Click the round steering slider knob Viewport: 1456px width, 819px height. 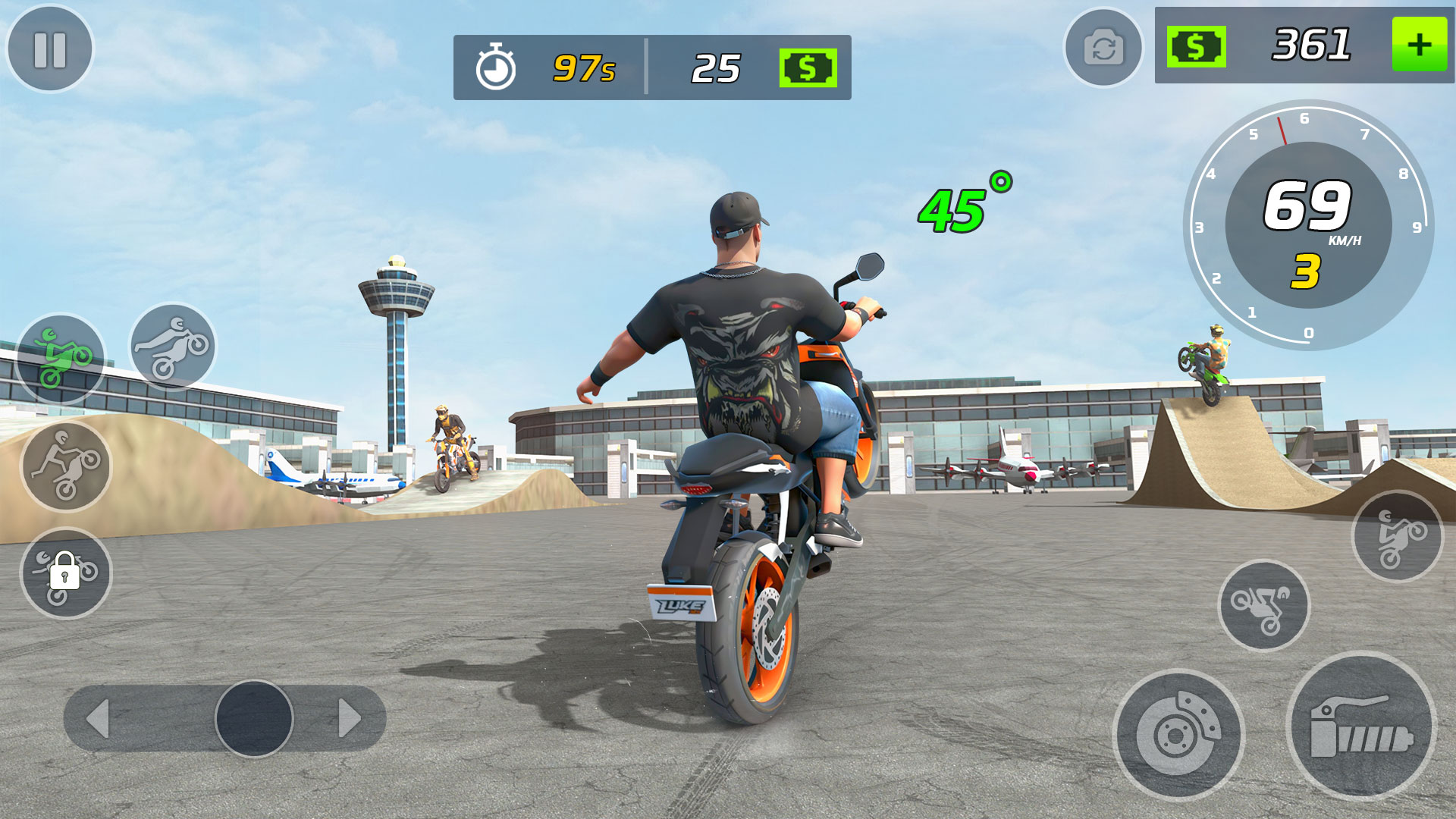coord(254,718)
